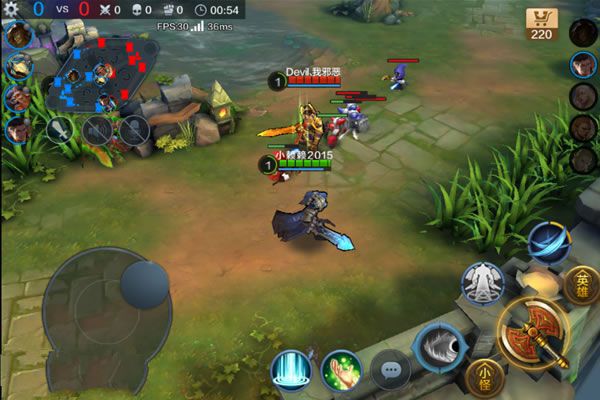The image size is (600, 400).
Task: Toggle the muted microphone icon
Action: 134,129
